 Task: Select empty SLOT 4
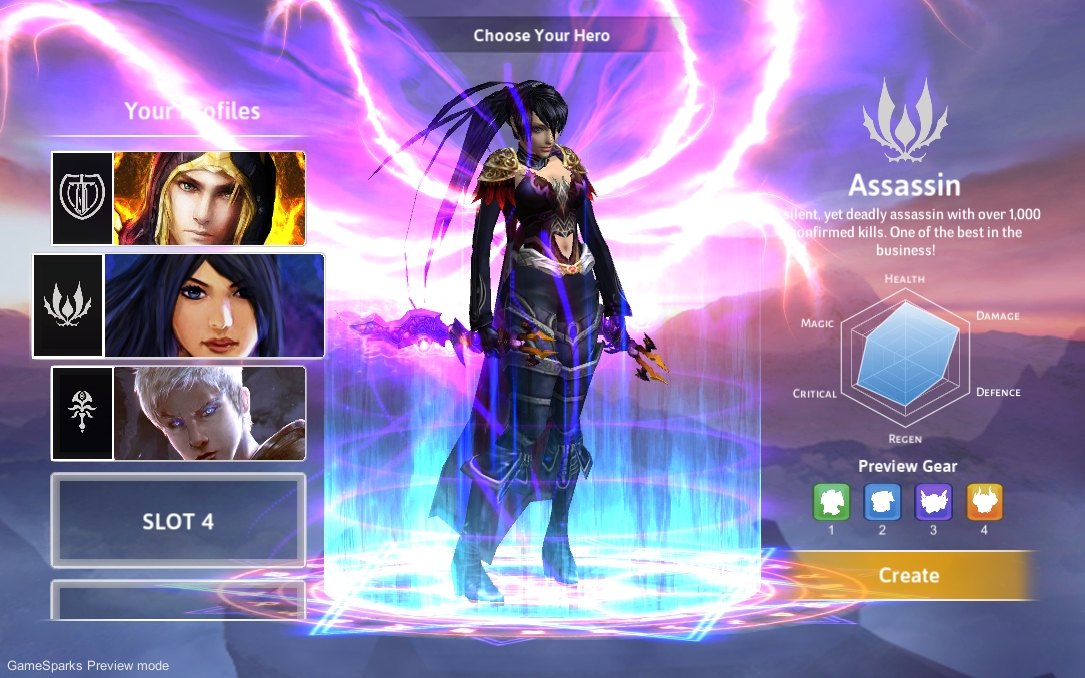click(x=178, y=521)
